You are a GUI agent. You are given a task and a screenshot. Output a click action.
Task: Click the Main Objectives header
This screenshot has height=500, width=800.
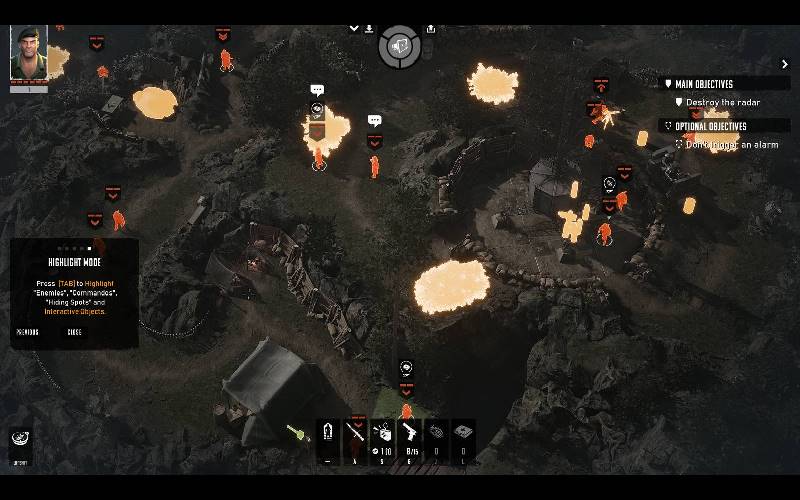(x=704, y=84)
